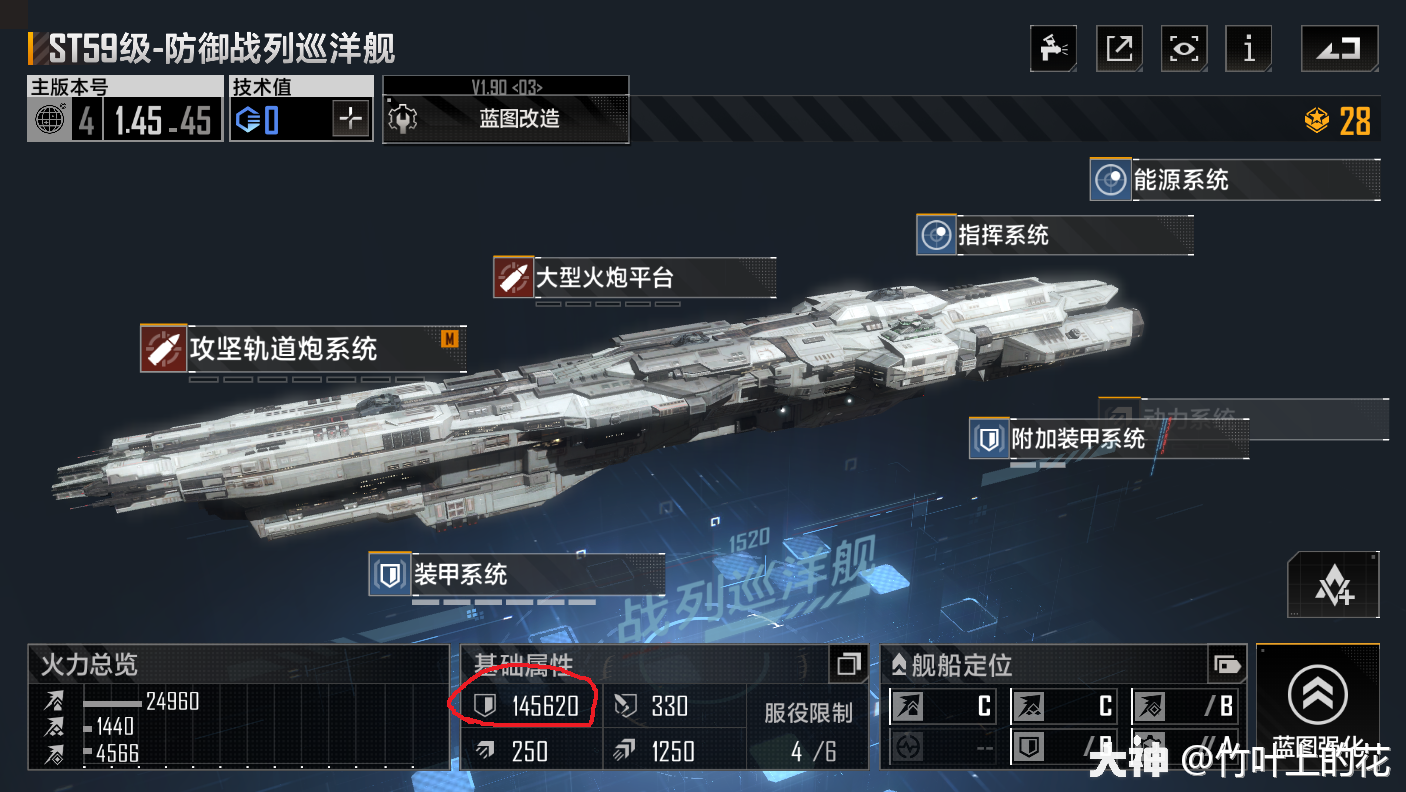
Task: Click the shield icon on 附加装甲系统 label
Action: (x=988, y=439)
